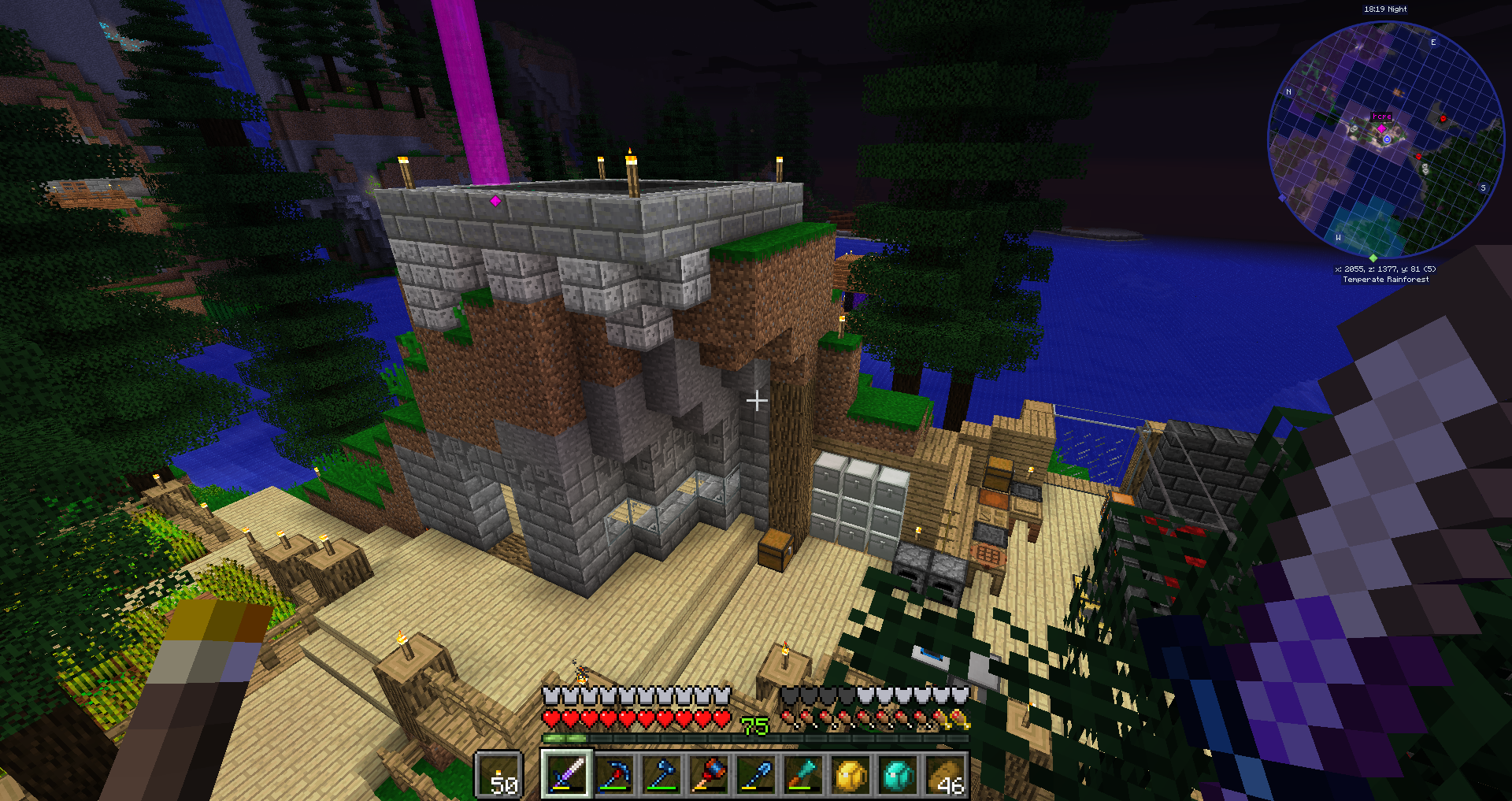This screenshot has width=1512, height=801.
Task: Select the red and blue hammer slot
Action: pyautogui.click(x=709, y=773)
